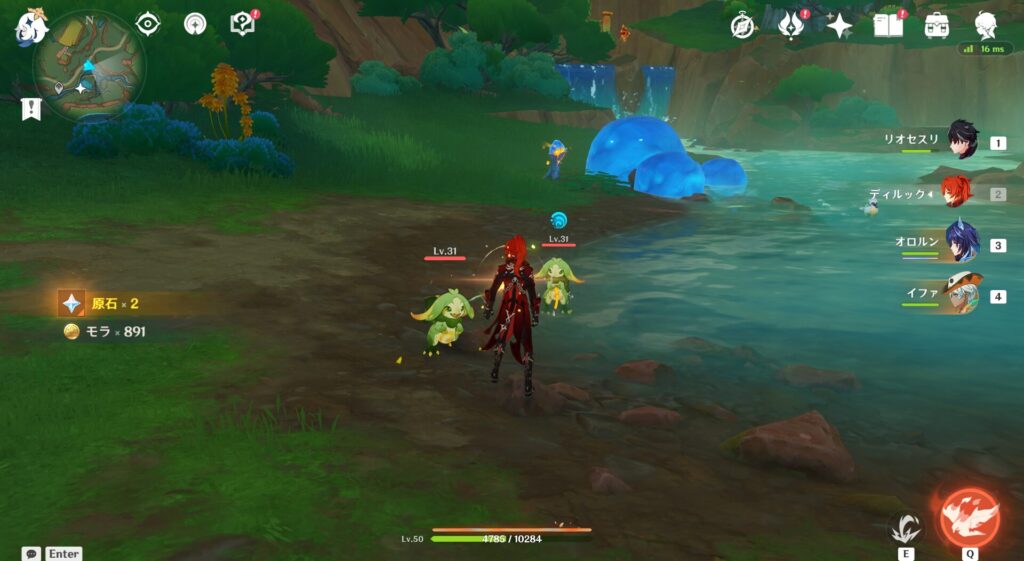The height and width of the screenshot is (561, 1024).
Task: Open the character screen silhouette icon
Action: (986, 26)
